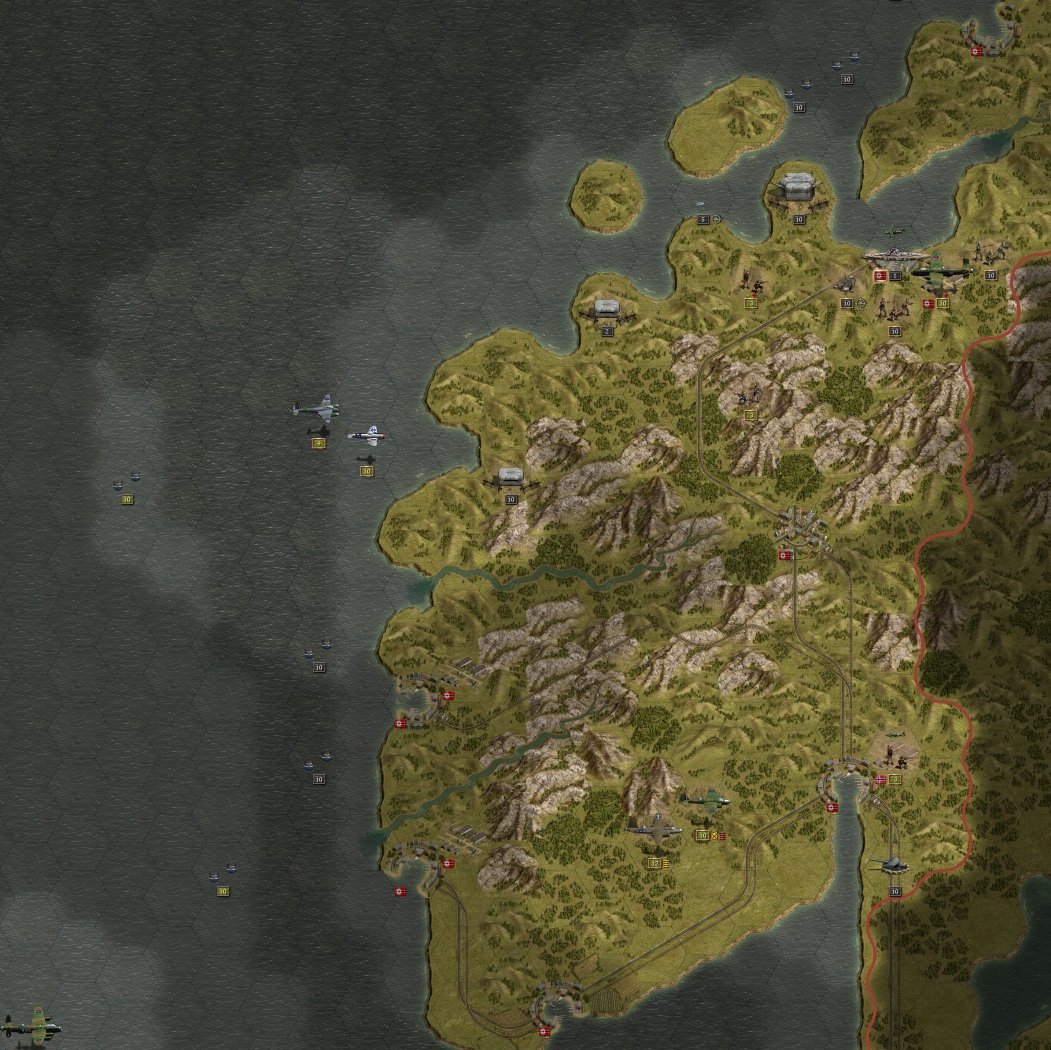The image size is (1051, 1050).
Task: Select the silver fighter plane over the sea
Action: [366, 435]
